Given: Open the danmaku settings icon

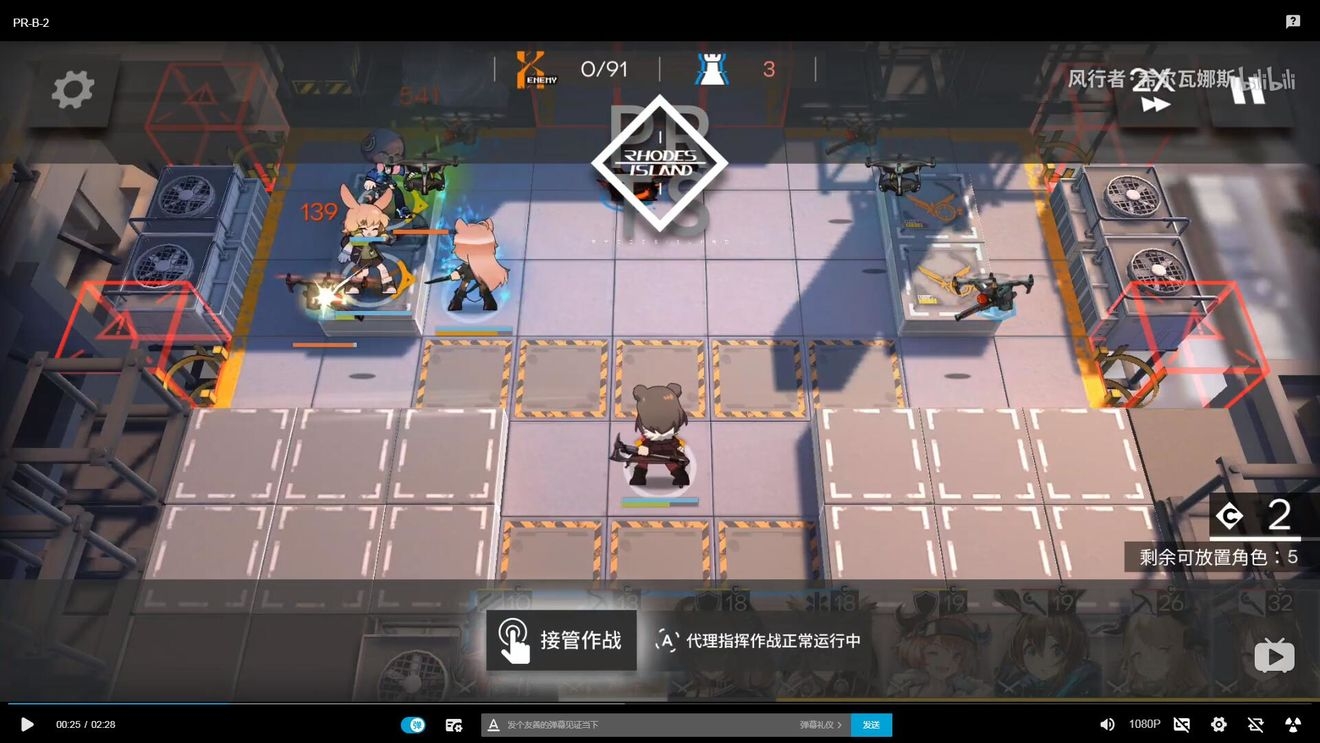Looking at the screenshot, I should point(454,724).
